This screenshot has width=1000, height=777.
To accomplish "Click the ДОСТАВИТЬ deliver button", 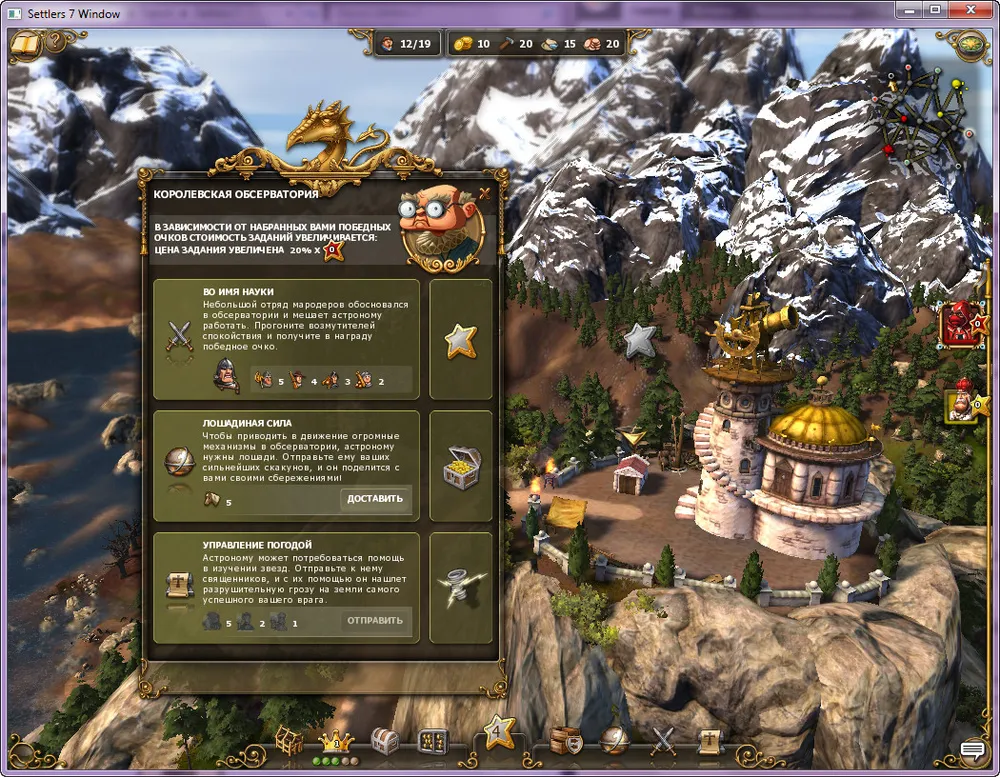I will 375,499.
